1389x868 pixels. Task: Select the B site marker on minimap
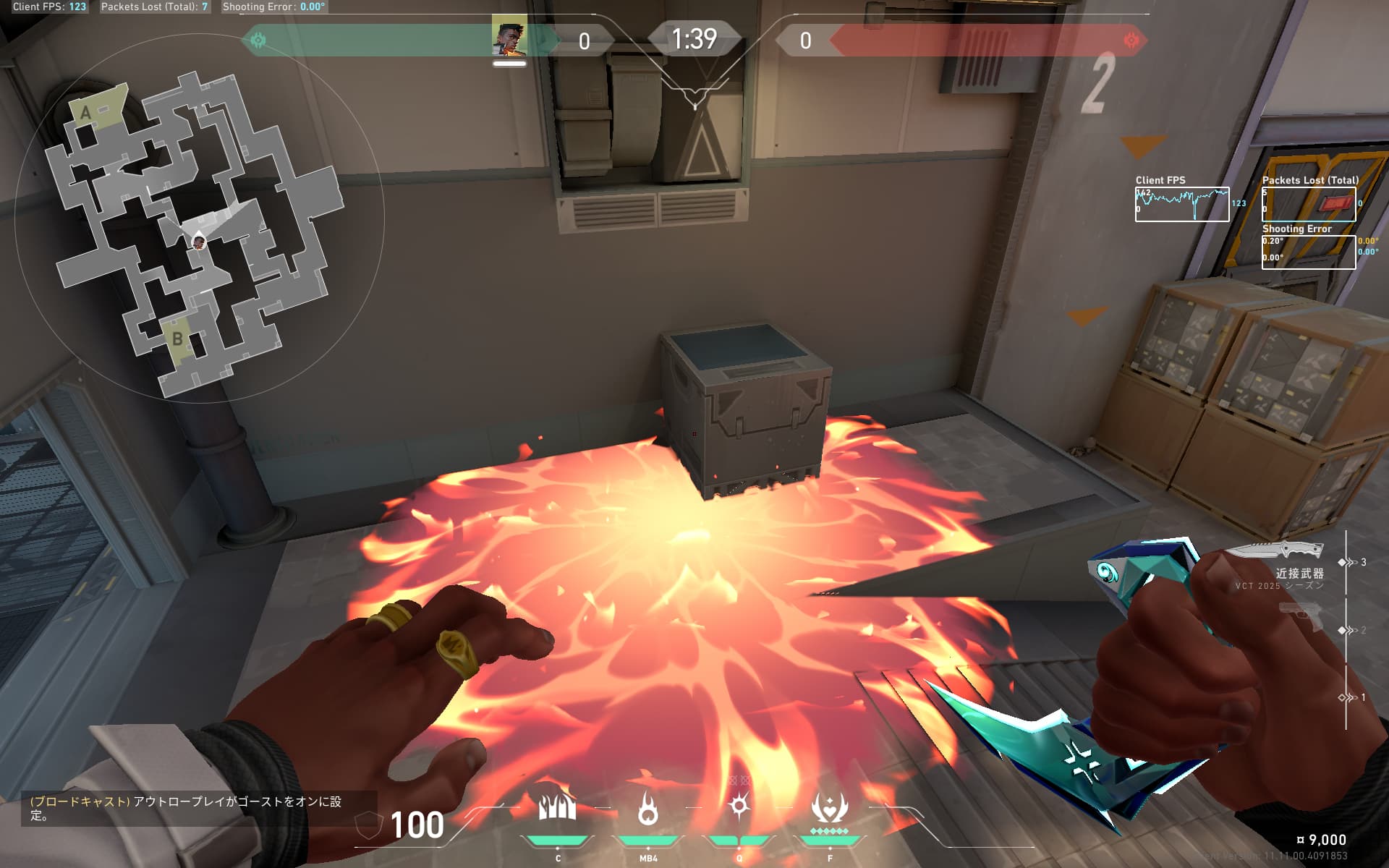click(x=177, y=338)
